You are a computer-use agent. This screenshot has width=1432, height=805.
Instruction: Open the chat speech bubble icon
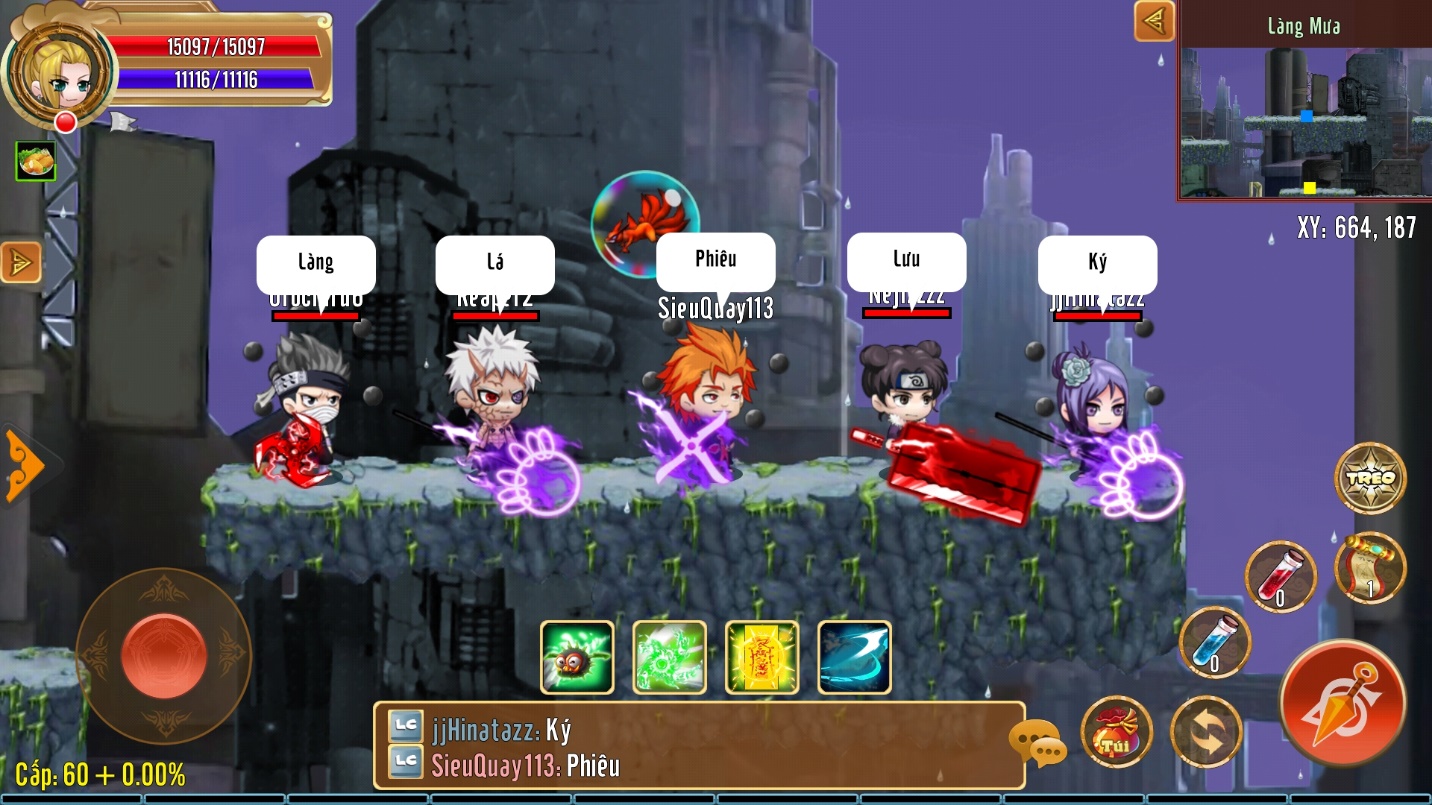pos(1036,744)
